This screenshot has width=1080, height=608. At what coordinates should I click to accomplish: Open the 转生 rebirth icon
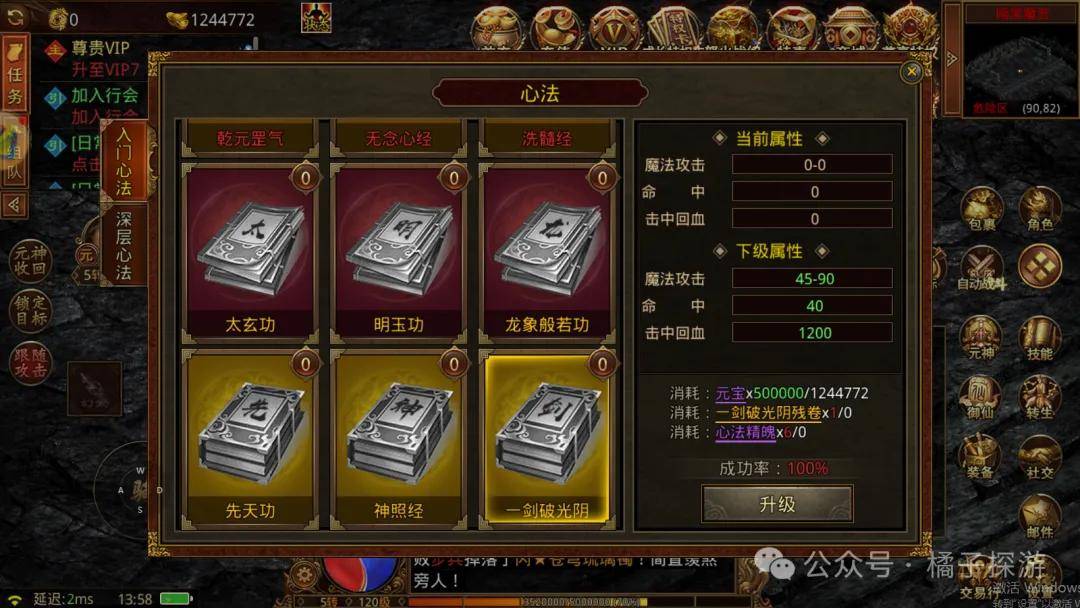point(1040,398)
